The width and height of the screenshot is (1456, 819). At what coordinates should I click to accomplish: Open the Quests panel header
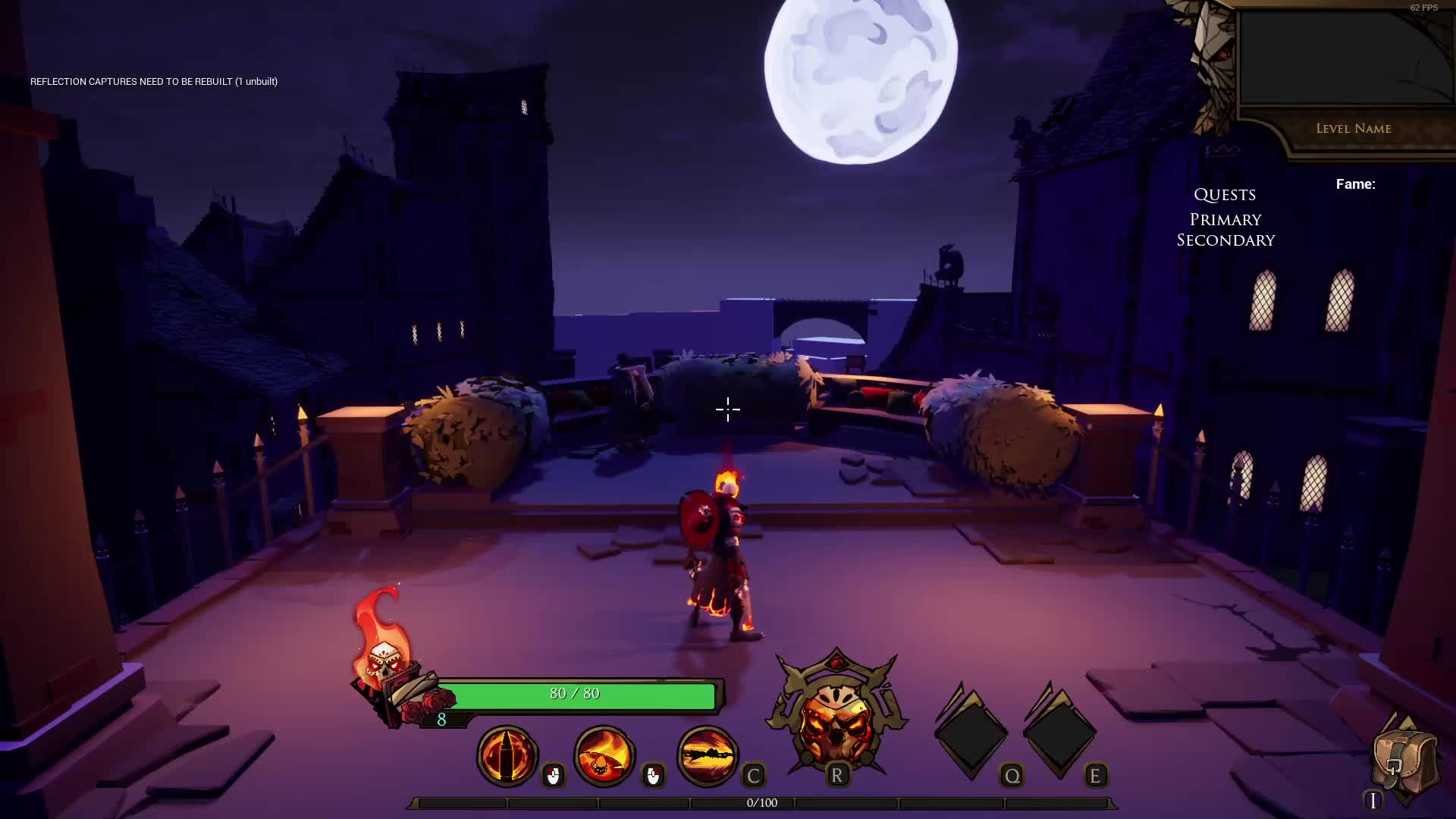click(1225, 195)
